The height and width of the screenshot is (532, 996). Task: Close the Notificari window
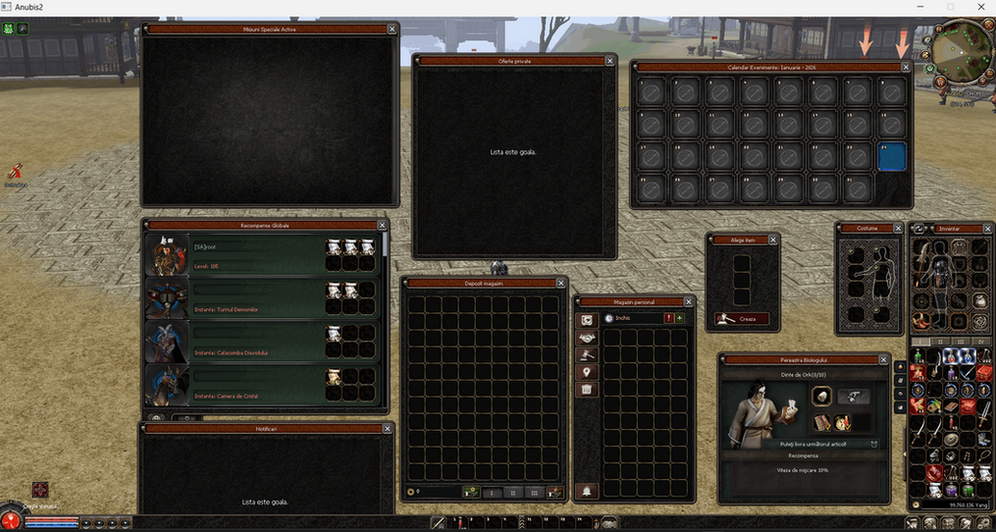(x=389, y=428)
